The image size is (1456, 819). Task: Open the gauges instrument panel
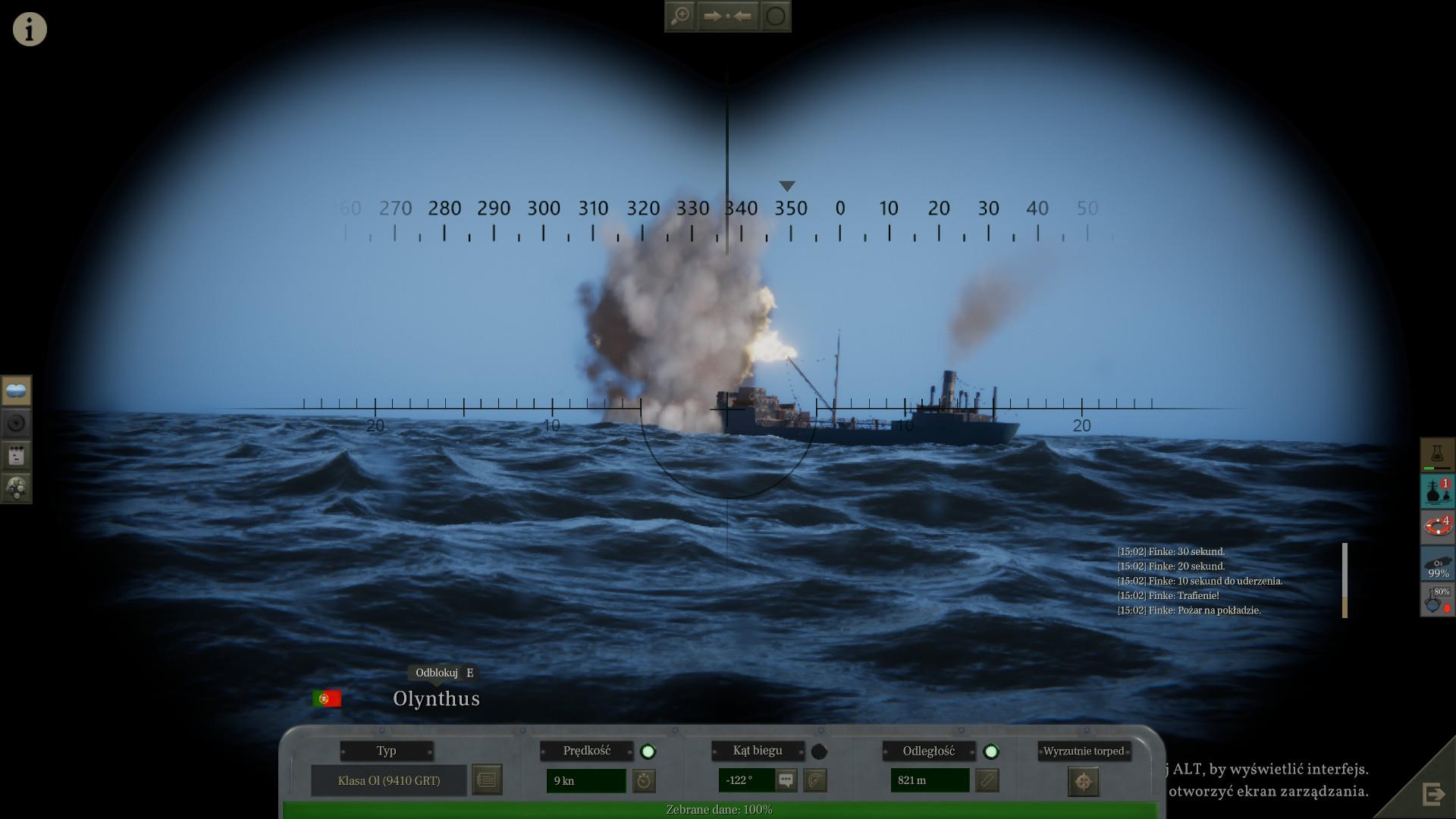[x=16, y=488]
